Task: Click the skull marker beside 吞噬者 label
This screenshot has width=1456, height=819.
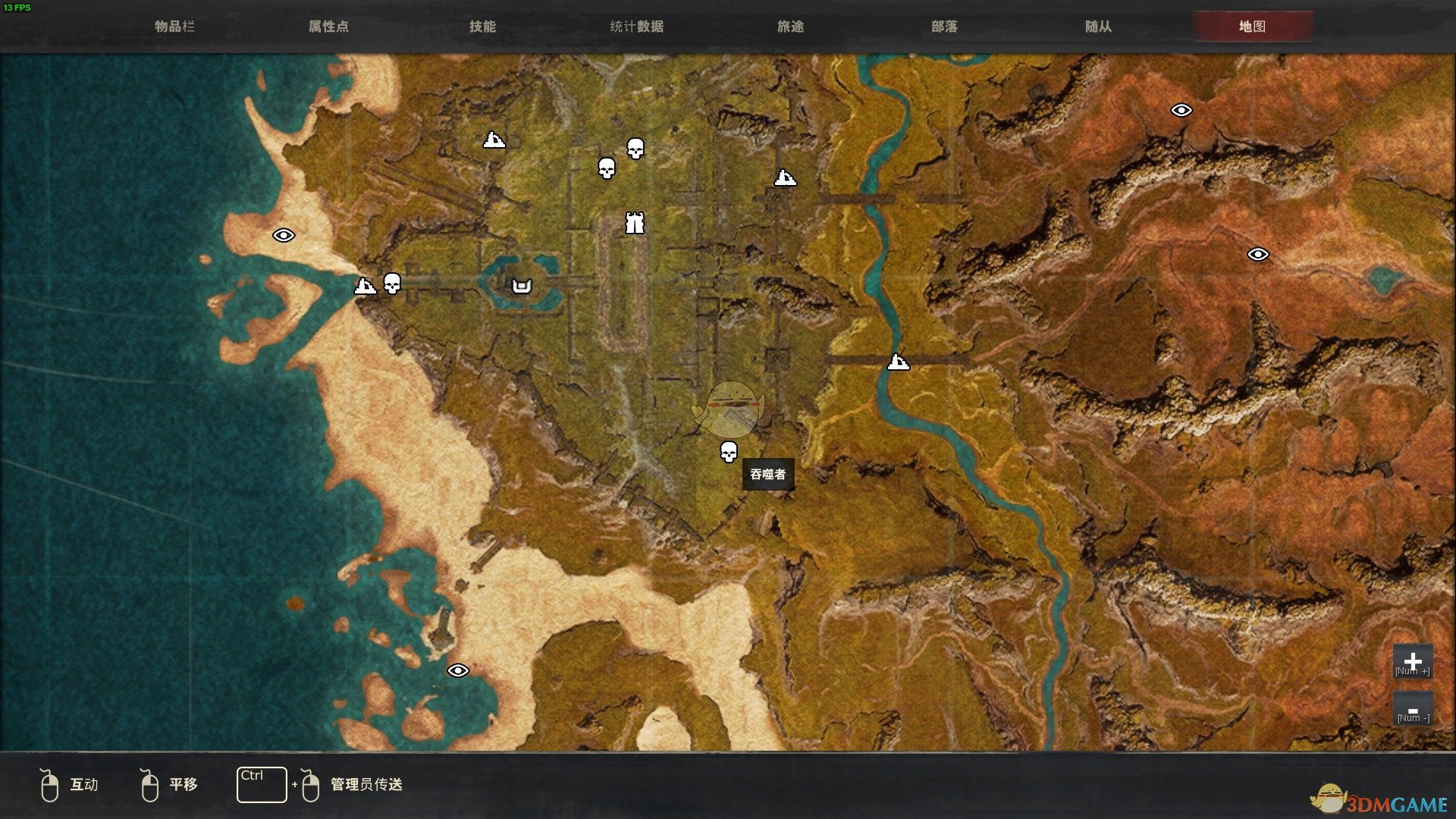Action: tap(728, 452)
